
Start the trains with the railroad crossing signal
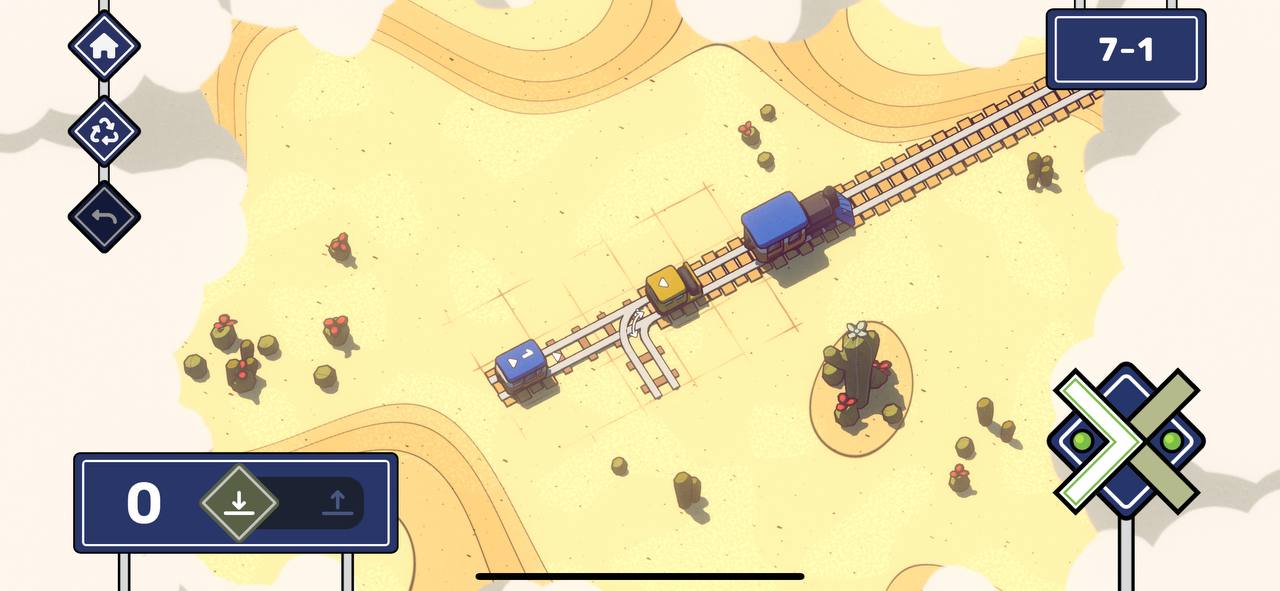[1126, 440]
